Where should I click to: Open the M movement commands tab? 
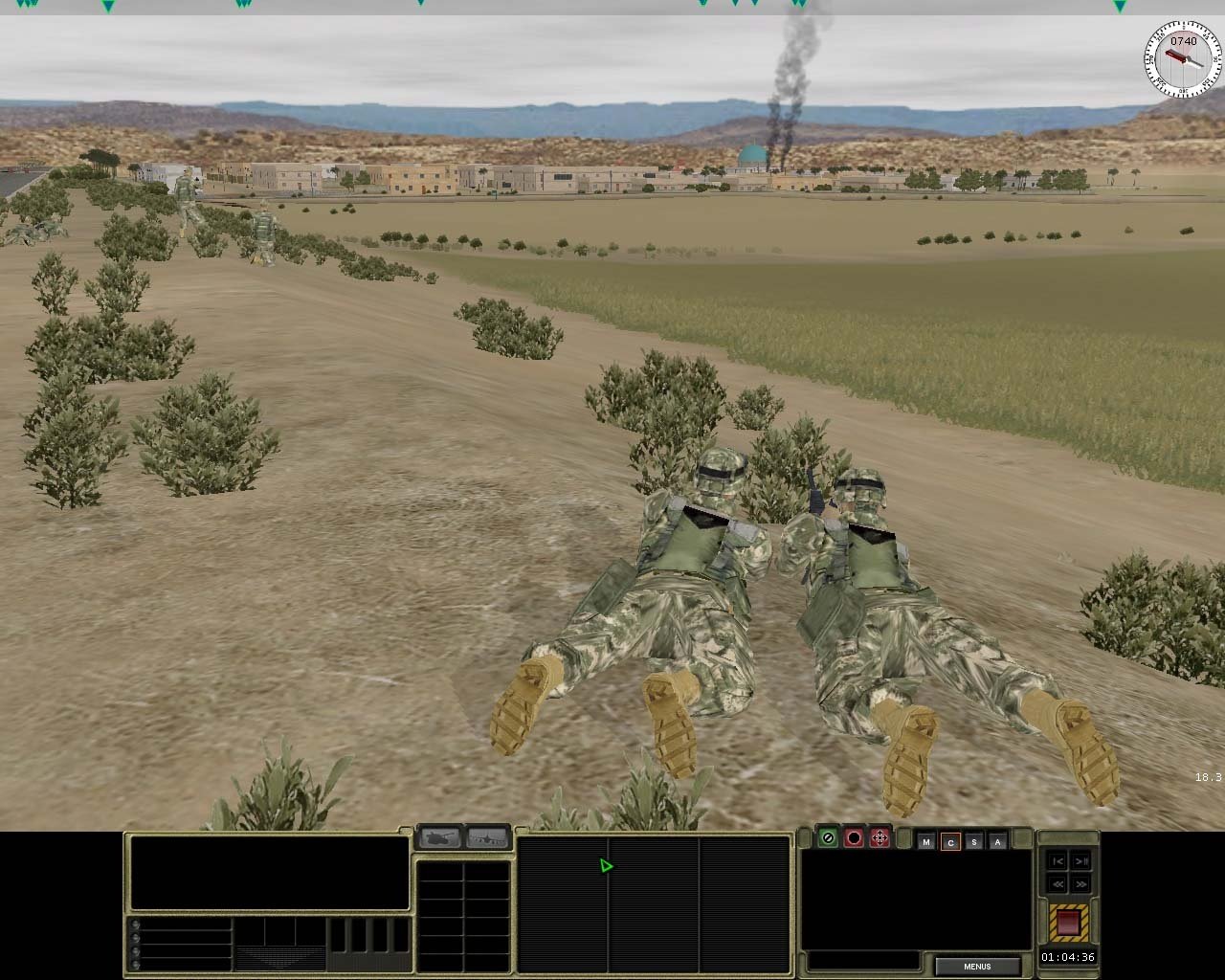925,842
